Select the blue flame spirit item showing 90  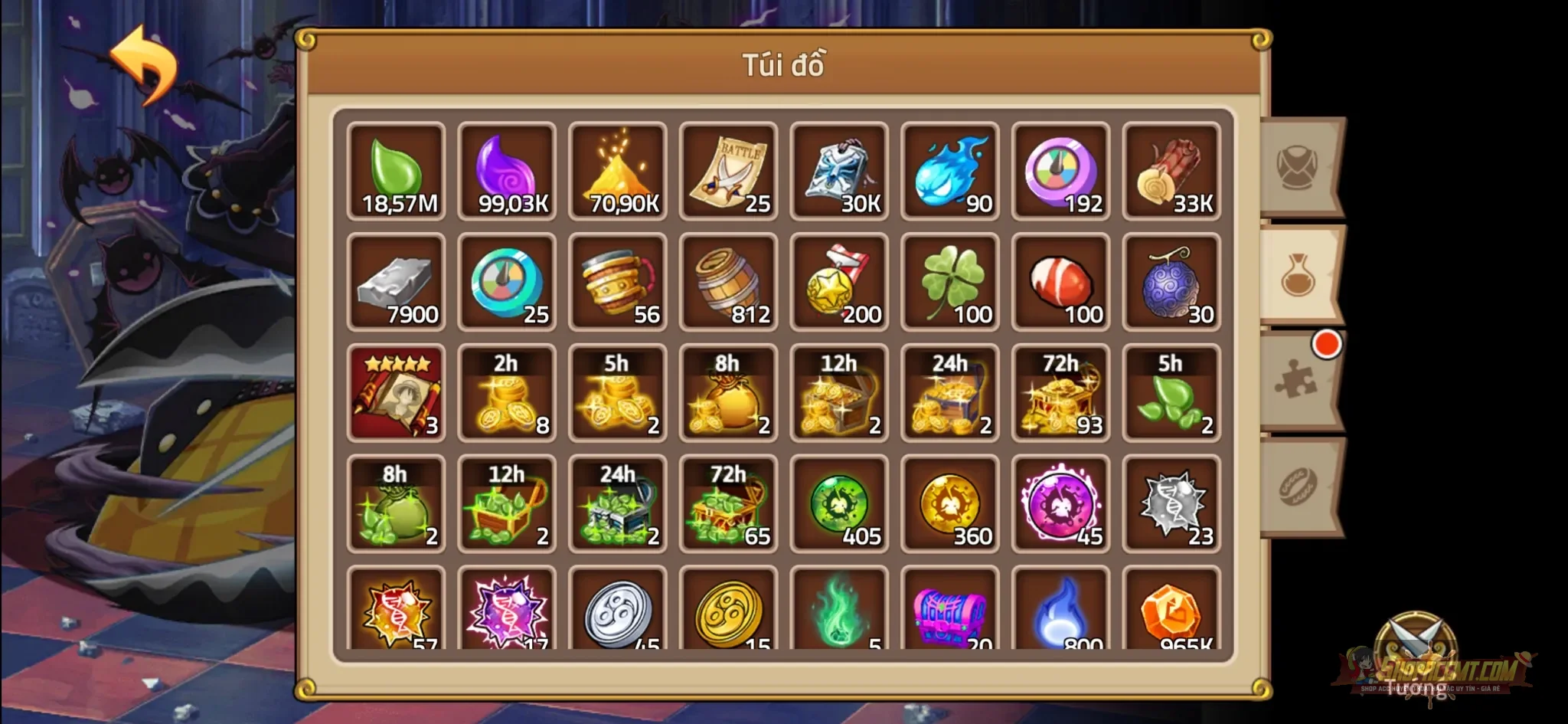pyautogui.click(x=949, y=170)
